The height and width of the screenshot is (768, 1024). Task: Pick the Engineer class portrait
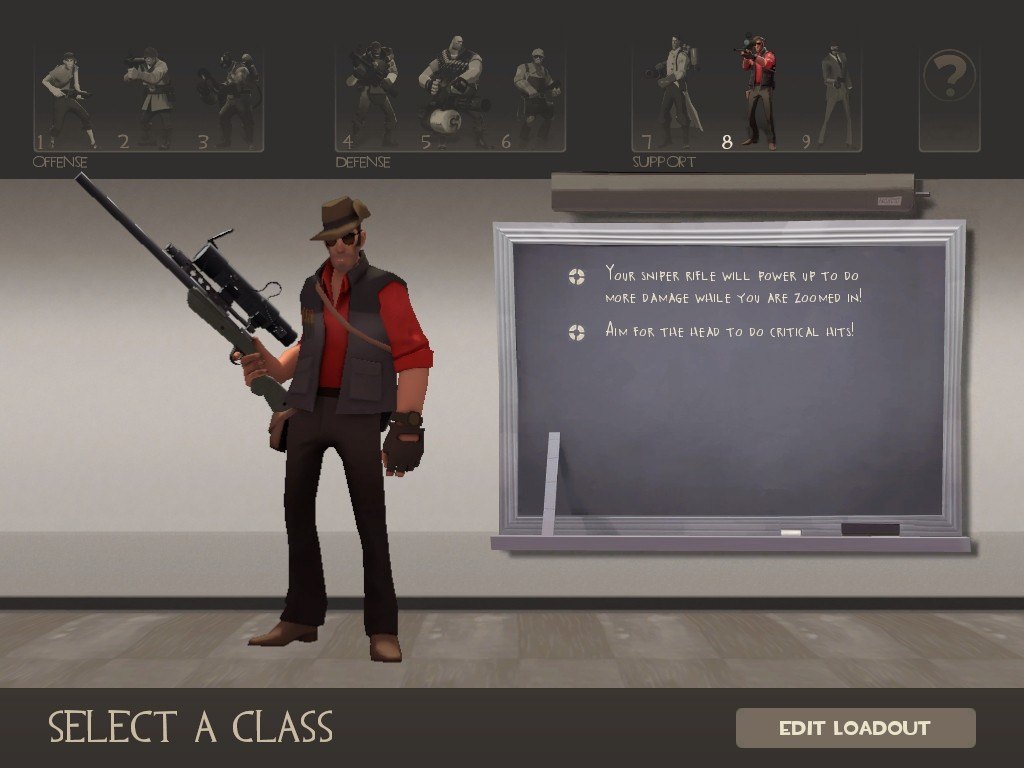[535, 98]
